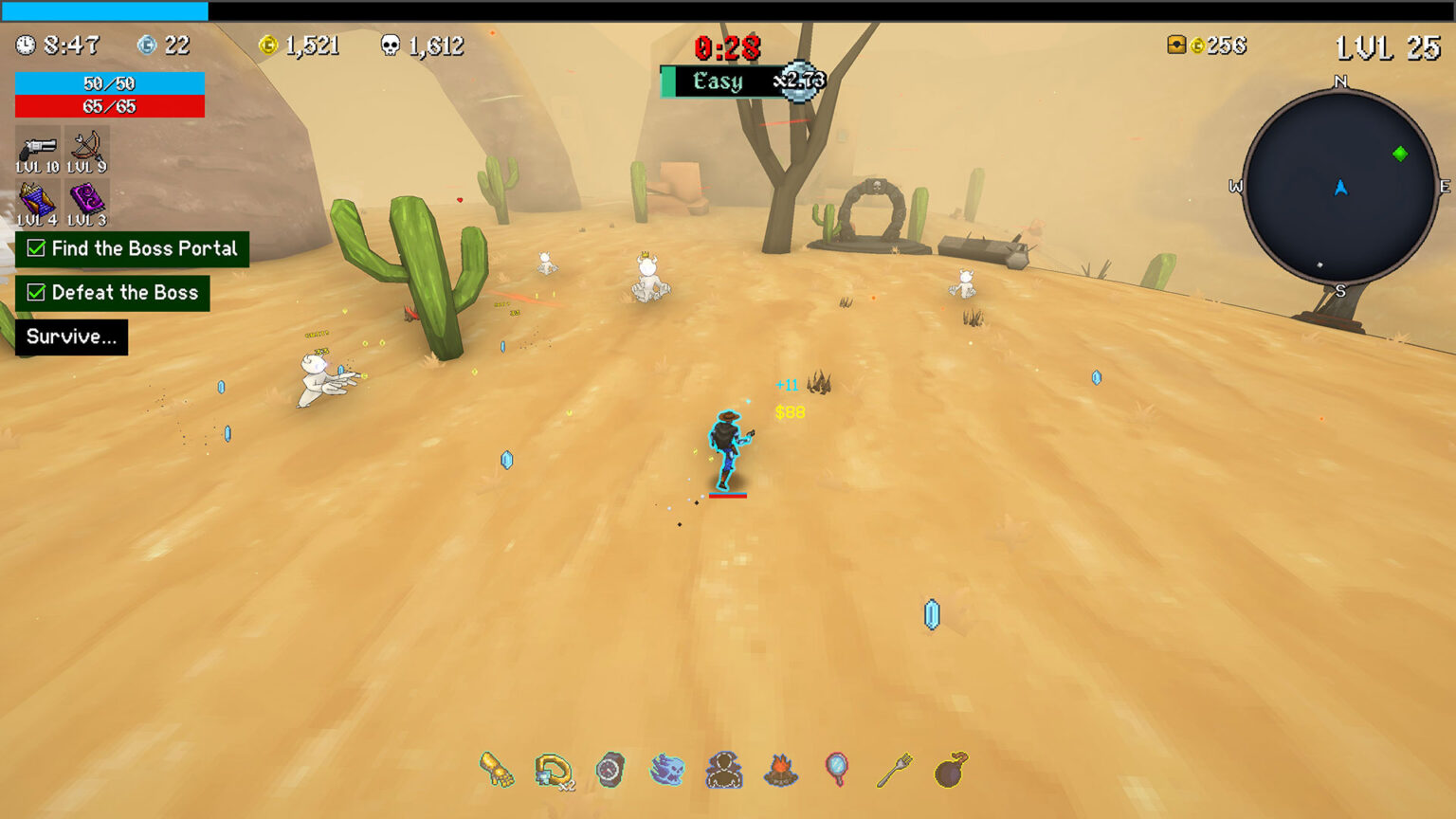Click the circular minimap
The height and width of the screenshot is (819, 1456).
click(1340, 188)
